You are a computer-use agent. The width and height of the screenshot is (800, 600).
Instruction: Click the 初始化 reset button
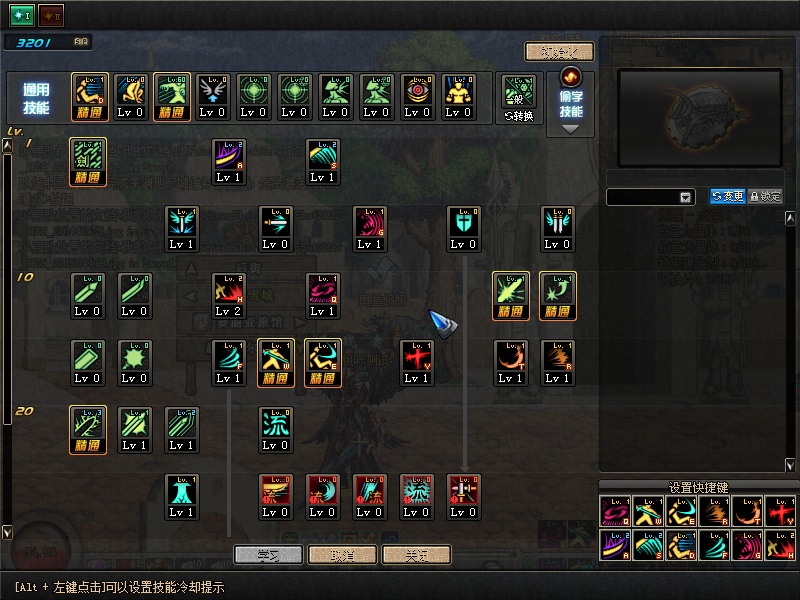[x=559, y=52]
